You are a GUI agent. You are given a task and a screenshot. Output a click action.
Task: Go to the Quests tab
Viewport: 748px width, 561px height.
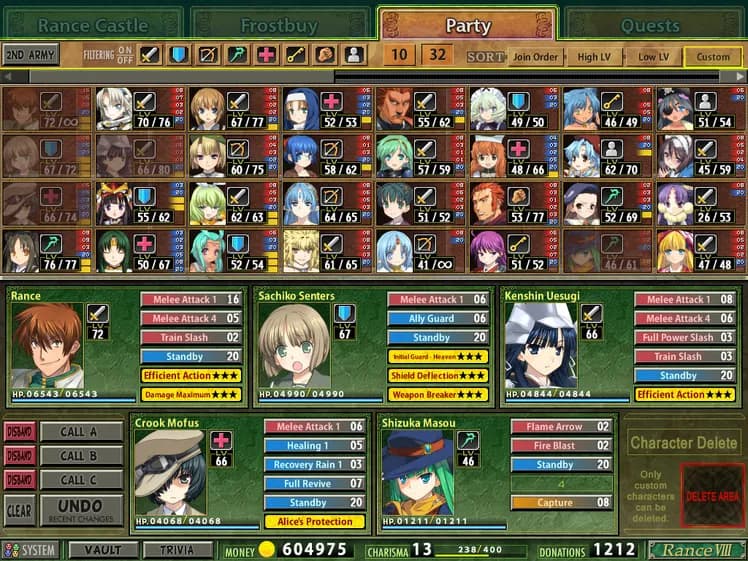[x=650, y=24]
